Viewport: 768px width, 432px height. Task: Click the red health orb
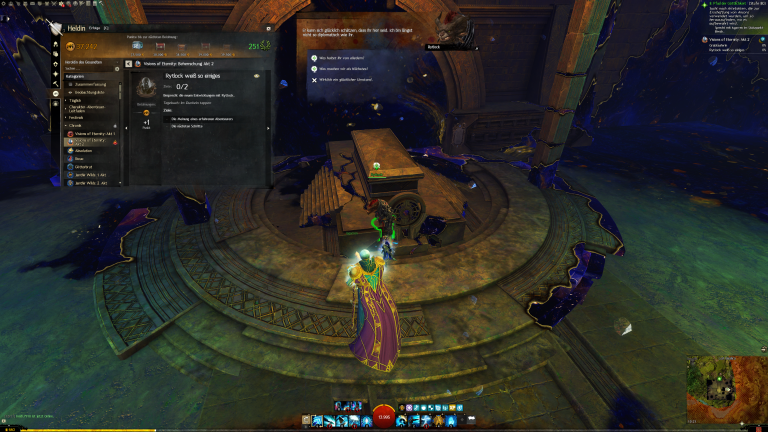(384, 417)
